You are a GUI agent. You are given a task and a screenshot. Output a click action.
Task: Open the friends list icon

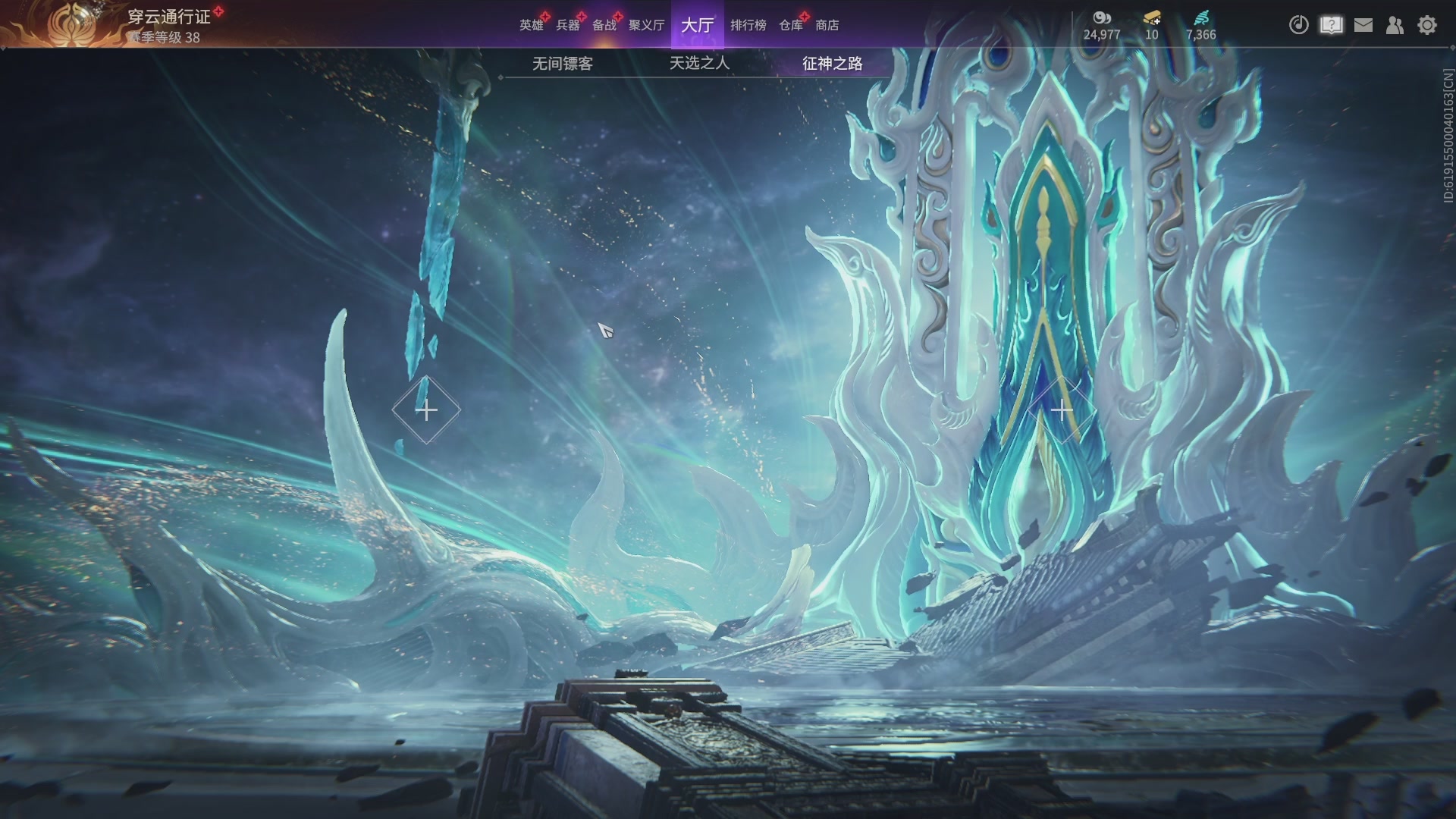tap(1395, 25)
